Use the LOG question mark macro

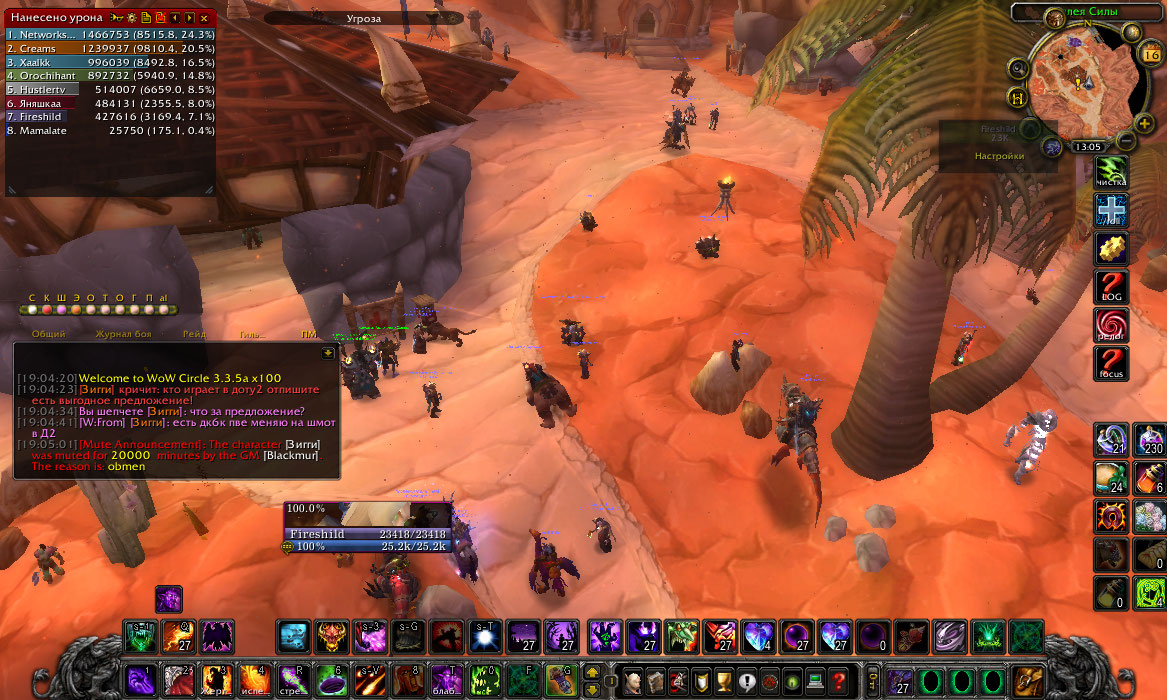(1111, 288)
